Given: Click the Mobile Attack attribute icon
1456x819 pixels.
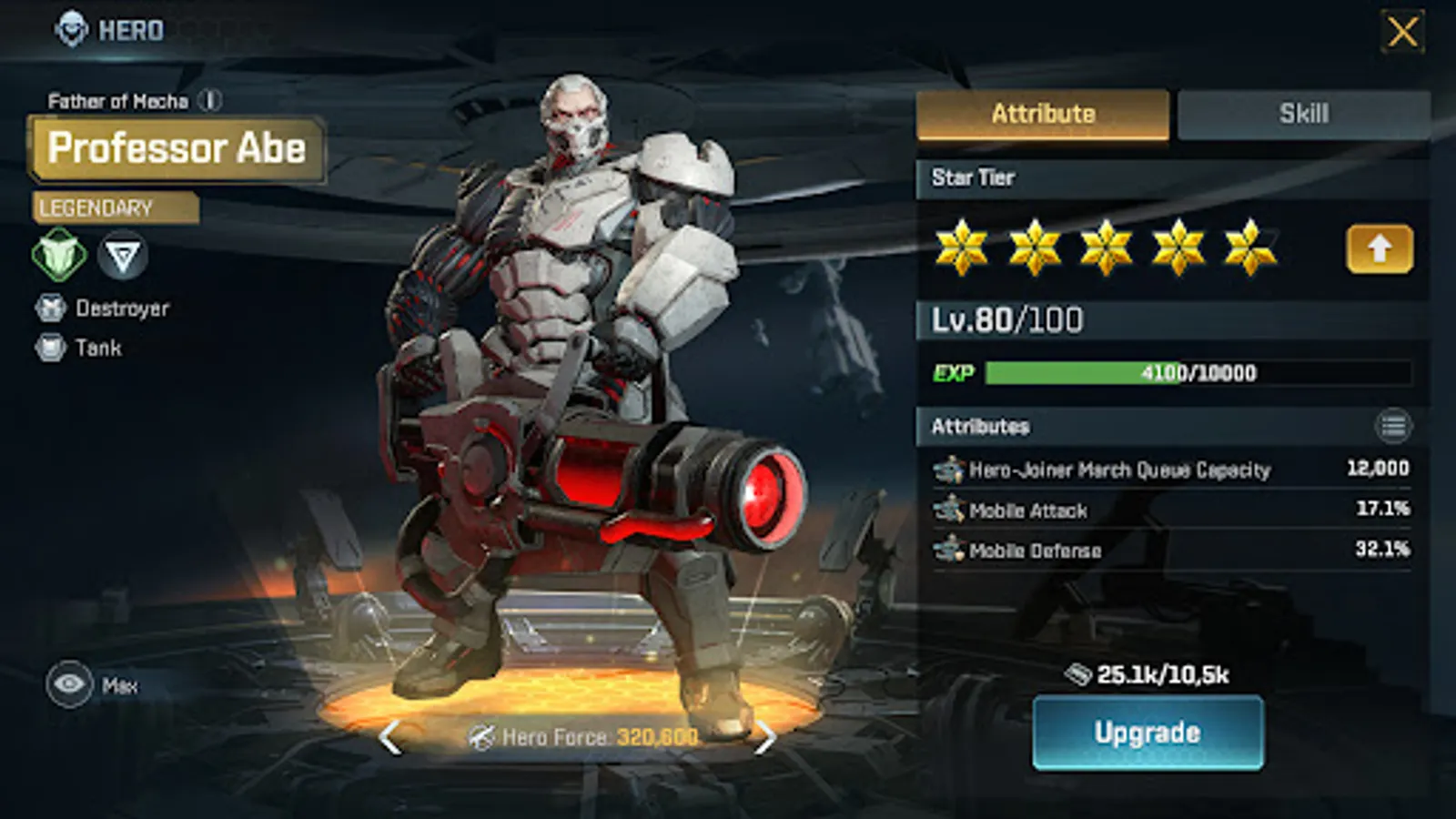Looking at the screenshot, I should [x=949, y=510].
